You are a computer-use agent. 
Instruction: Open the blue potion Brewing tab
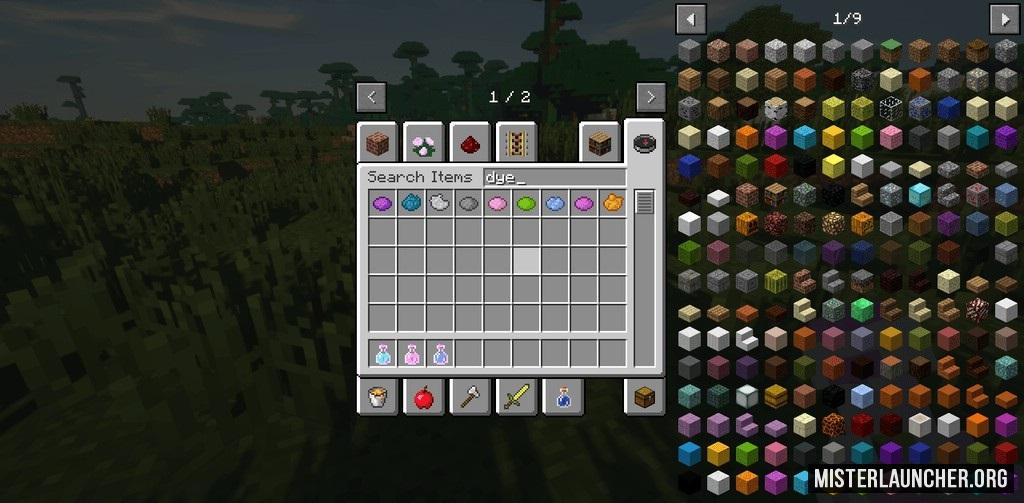562,397
